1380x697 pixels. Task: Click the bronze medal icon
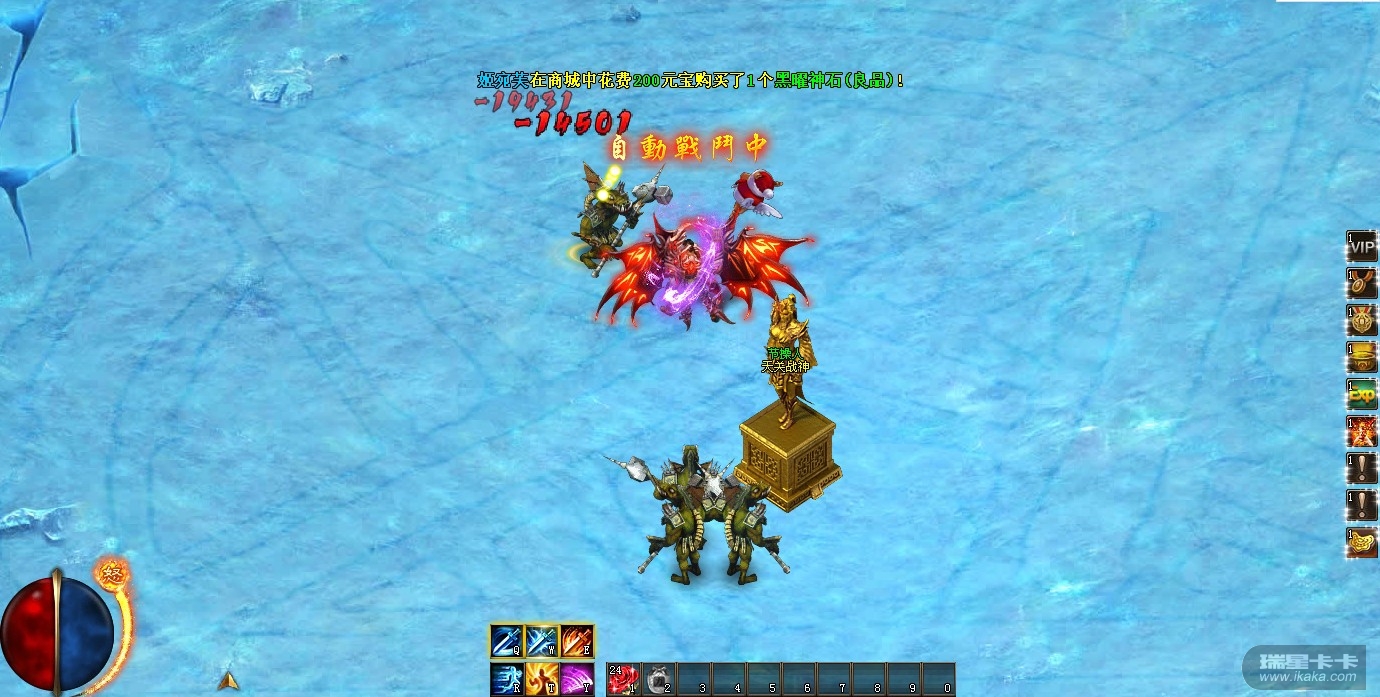1362,283
